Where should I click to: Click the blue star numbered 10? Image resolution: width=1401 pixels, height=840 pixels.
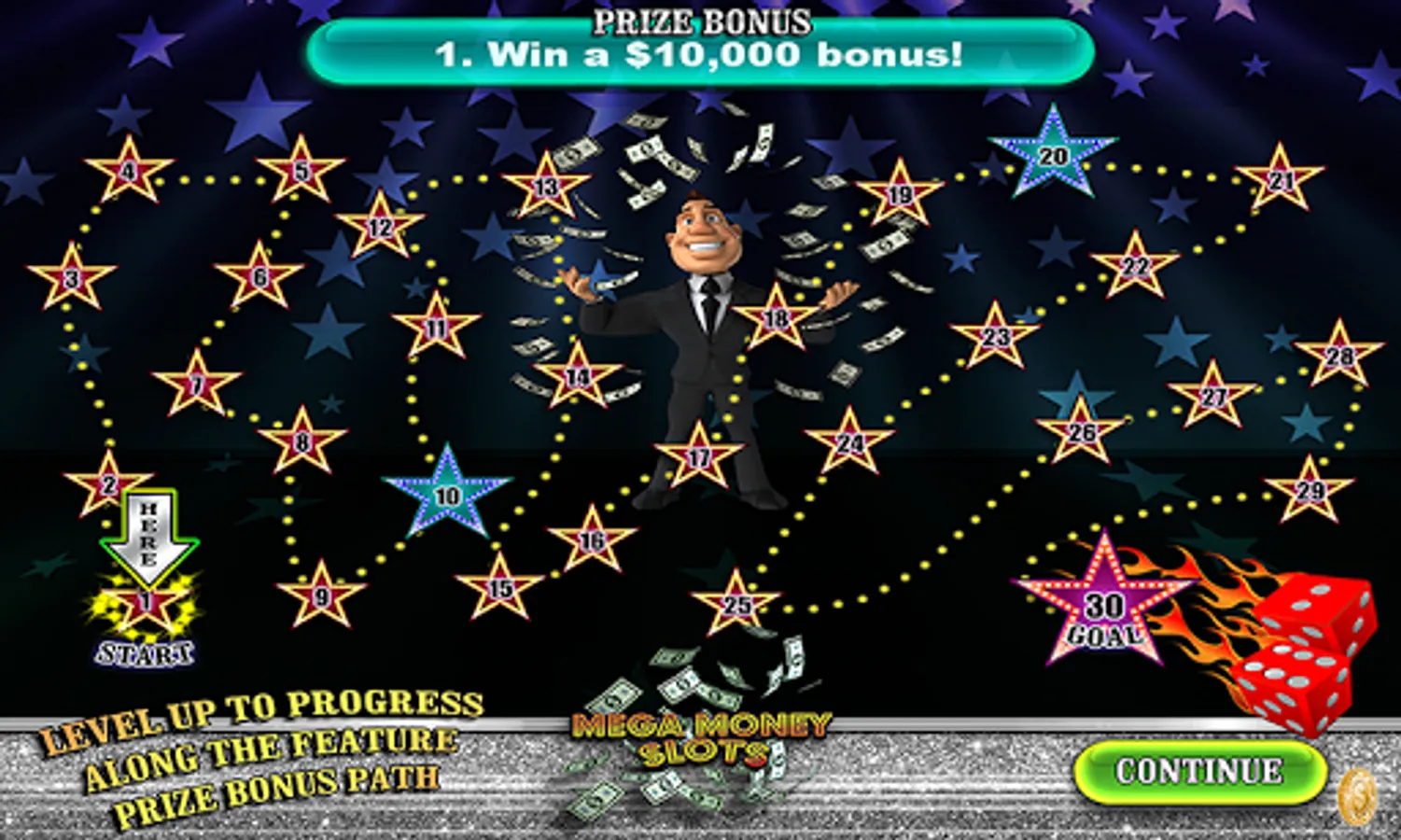pyautogui.click(x=446, y=495)
